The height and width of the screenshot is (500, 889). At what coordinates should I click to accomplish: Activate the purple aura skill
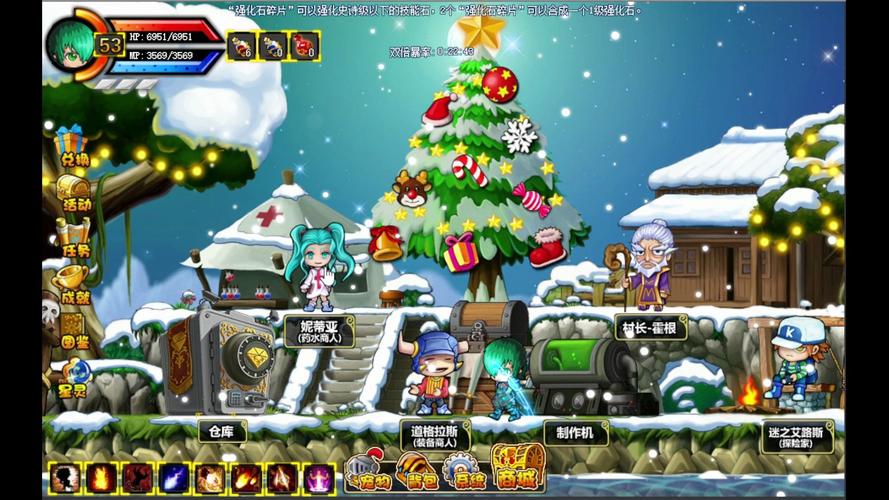319,478
